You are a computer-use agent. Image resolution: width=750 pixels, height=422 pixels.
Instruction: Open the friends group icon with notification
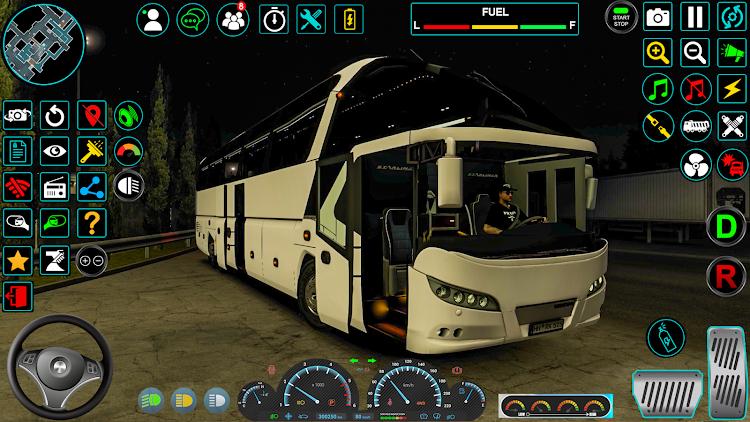click(233, 19)
